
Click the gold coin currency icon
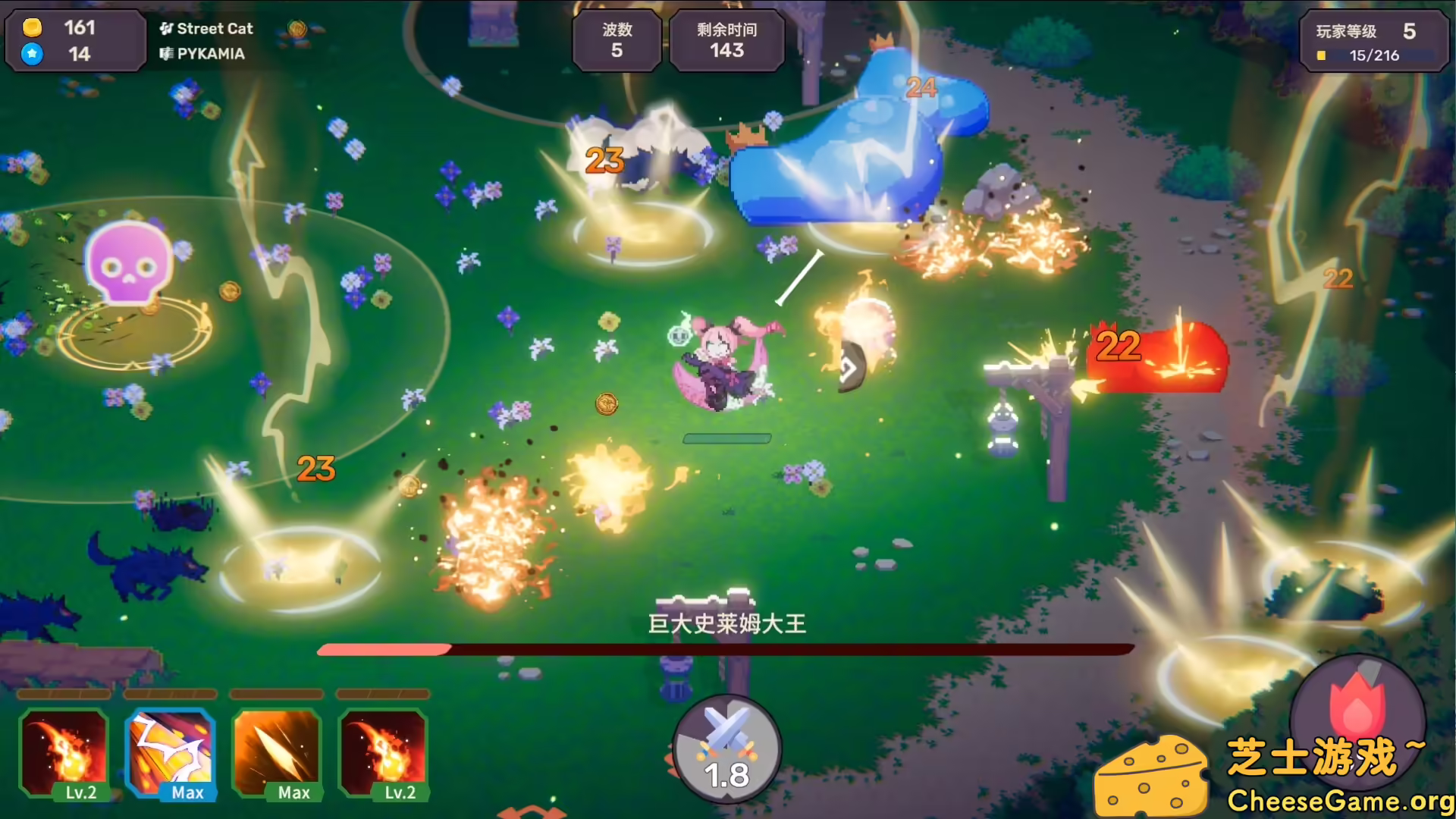click(x=31, y=29)
